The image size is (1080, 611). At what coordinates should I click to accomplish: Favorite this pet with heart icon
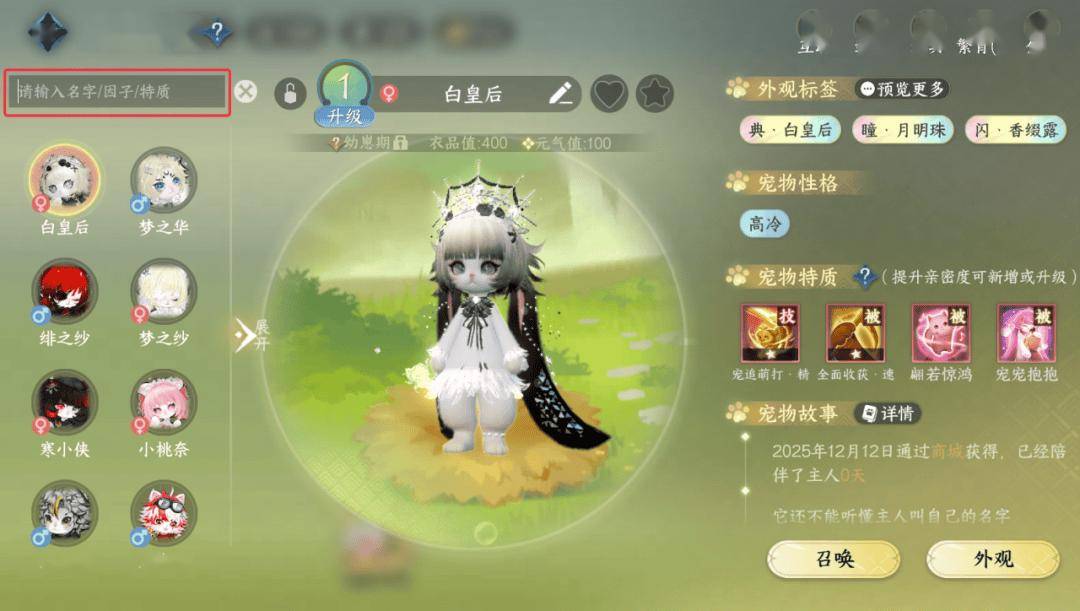608,94
